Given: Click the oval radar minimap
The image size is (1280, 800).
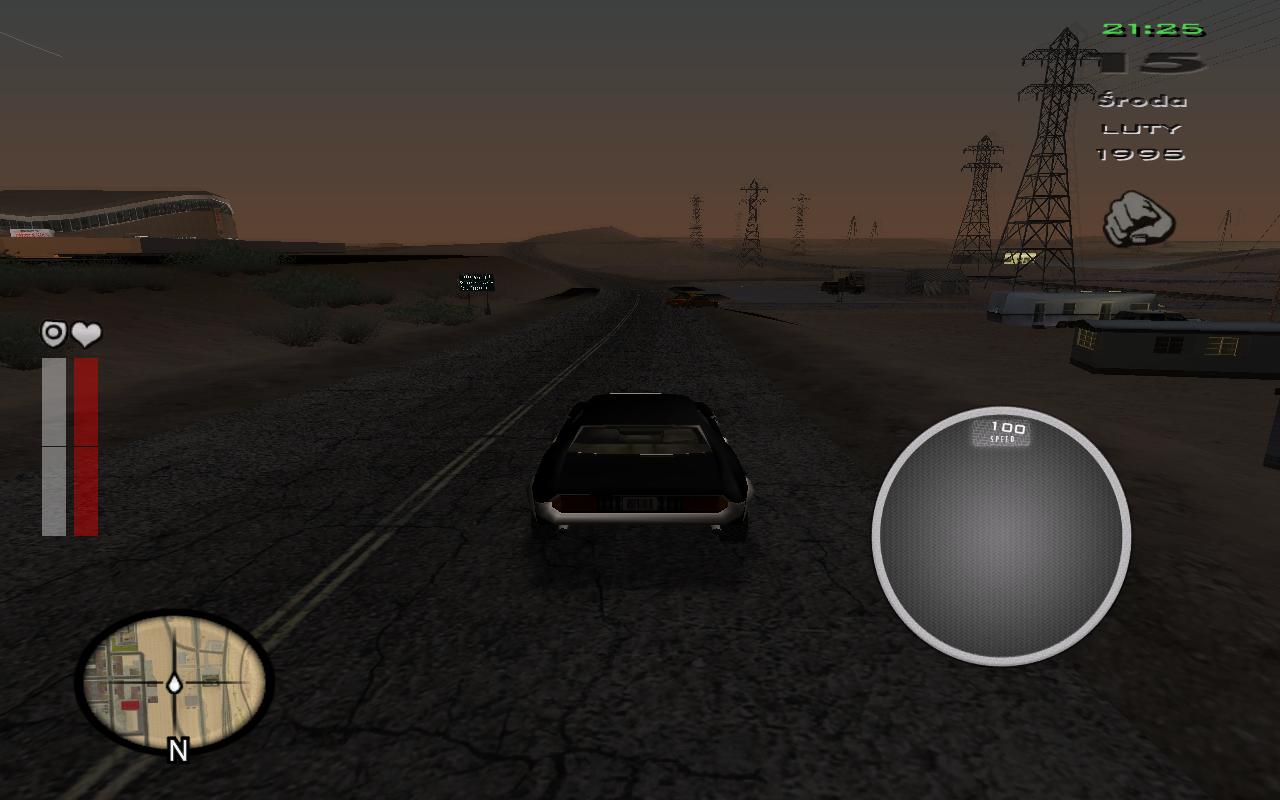Looking at the screenshot, I should 174,680.
